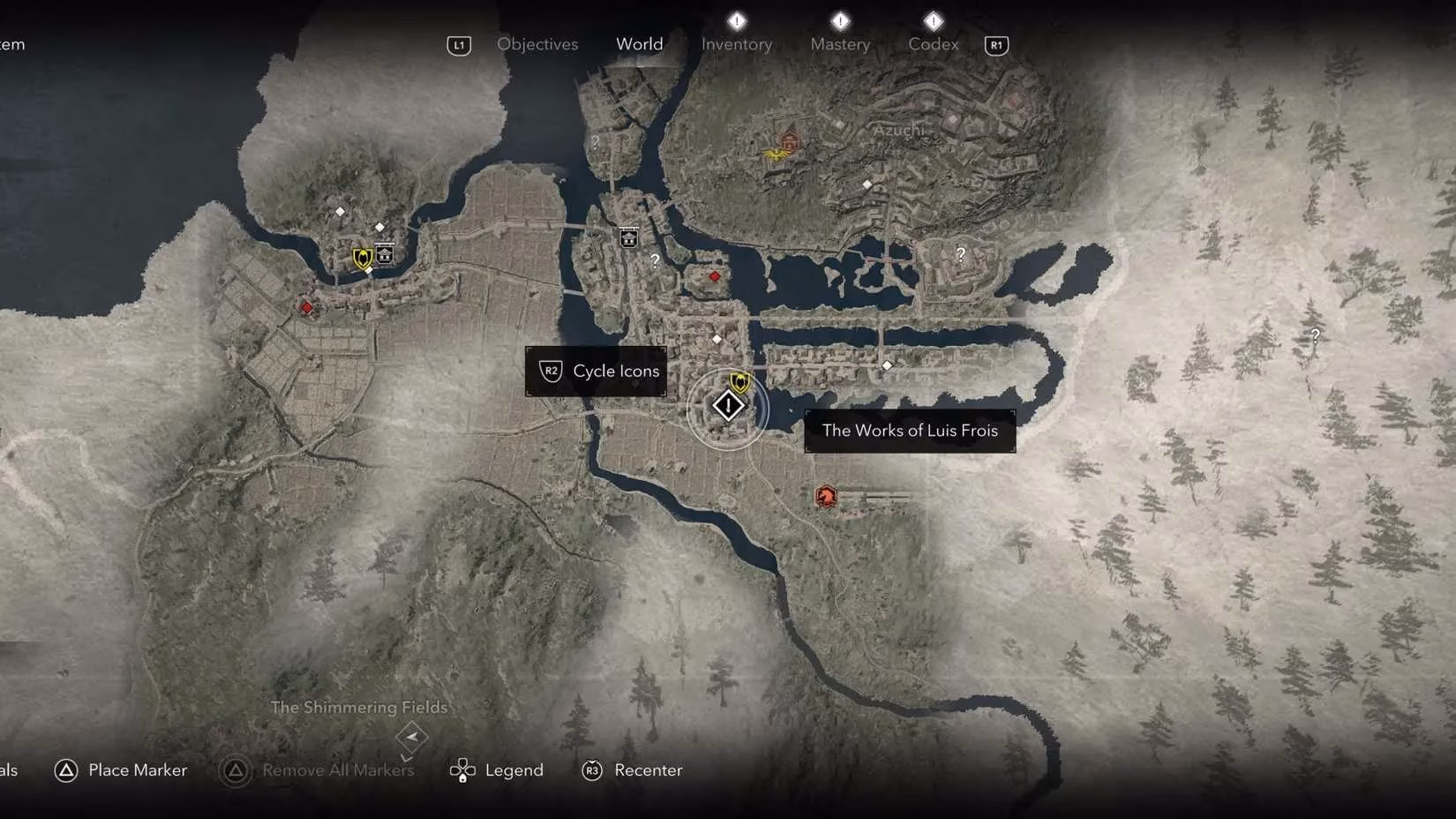Go to the Mastery tab
This screenshot has height=819, width=1456.
[x=839, y=44]
